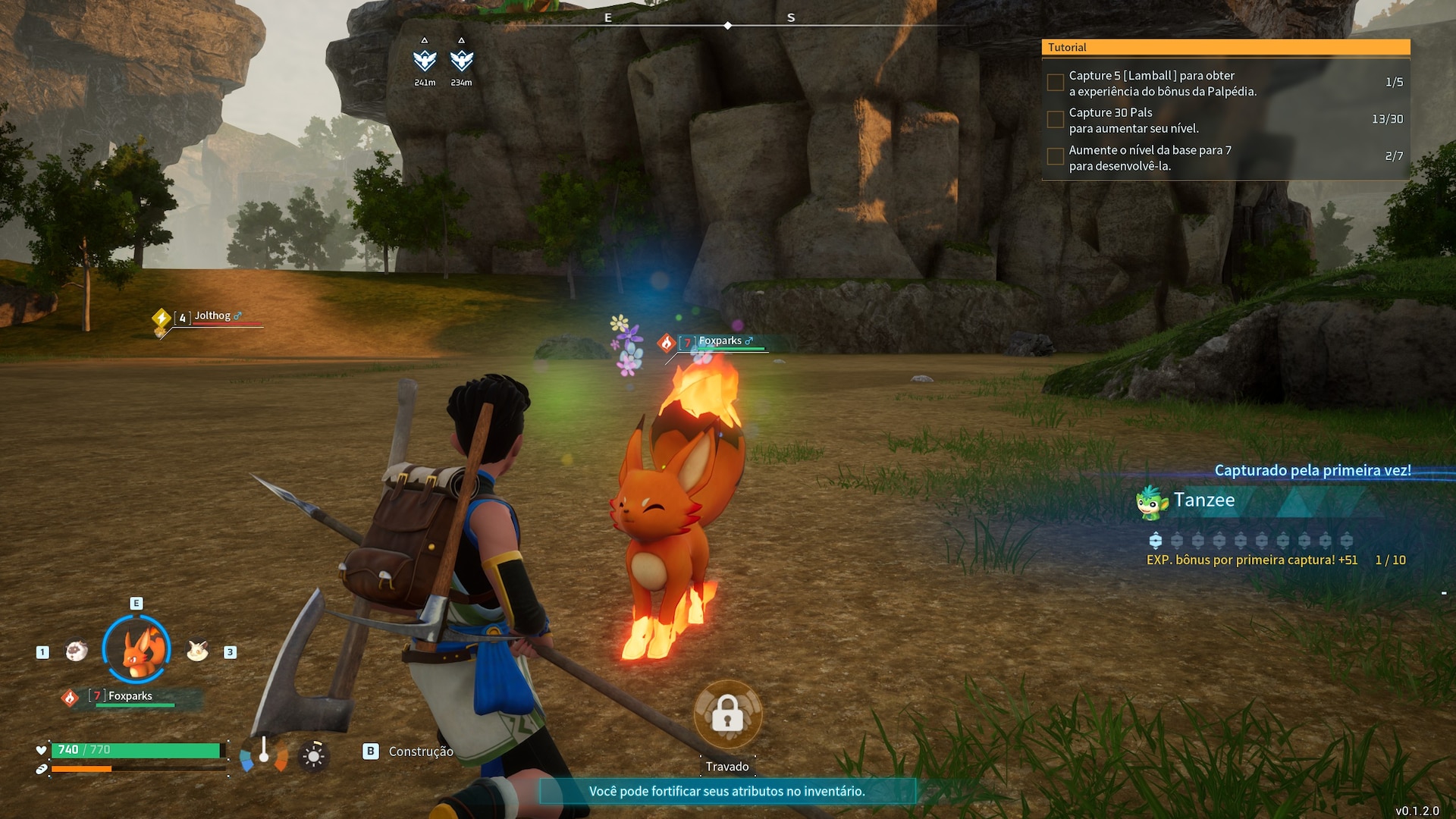Click the Tanzee portrait icon

click(x=1151, y=502)
